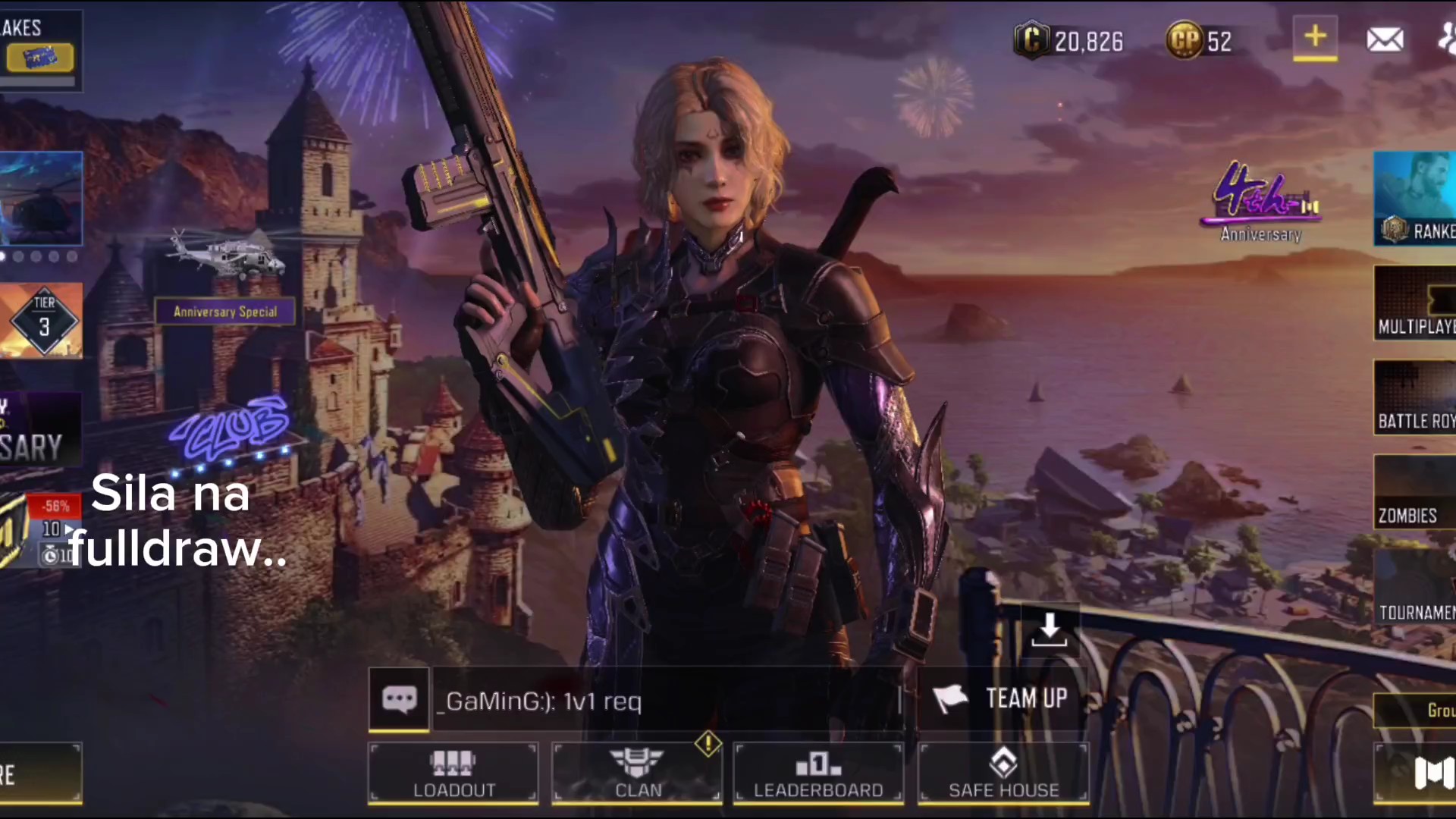
Task: Tap the Team Up button
Action: tap(1003, 698)
